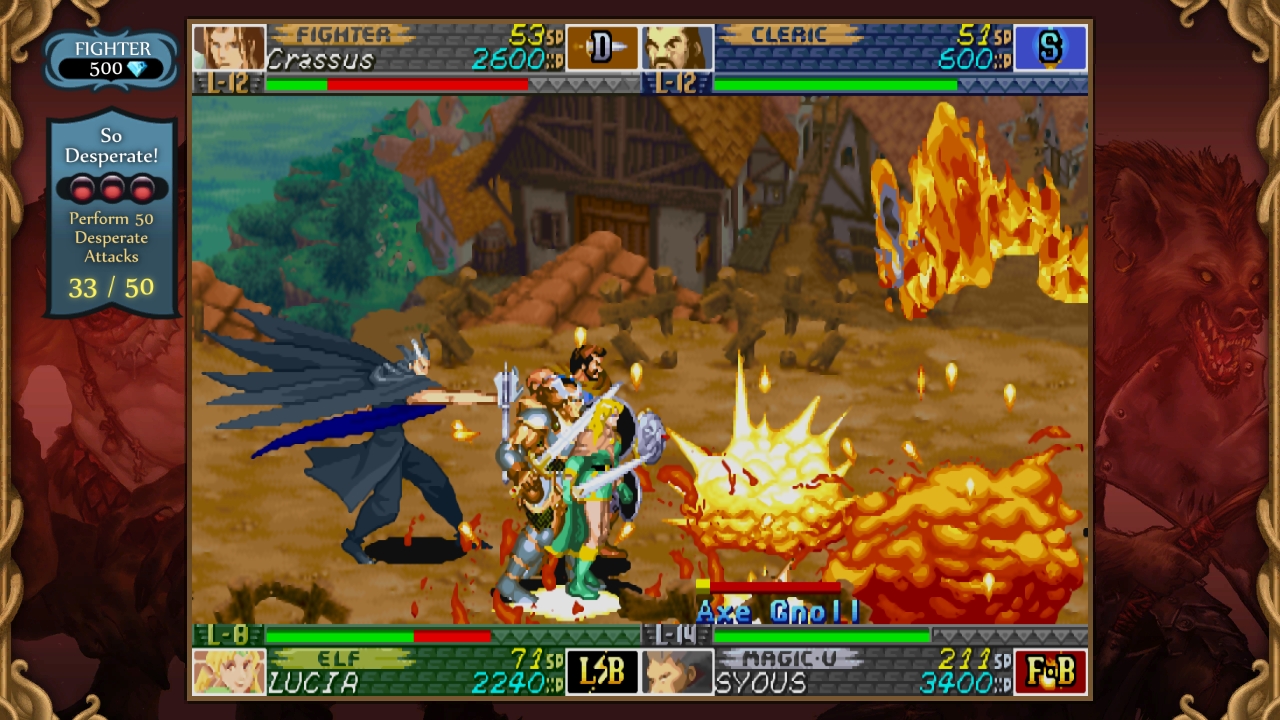Select the FIGHTER class nameplate
This screenshot has width=1280, height=720.
345,31
